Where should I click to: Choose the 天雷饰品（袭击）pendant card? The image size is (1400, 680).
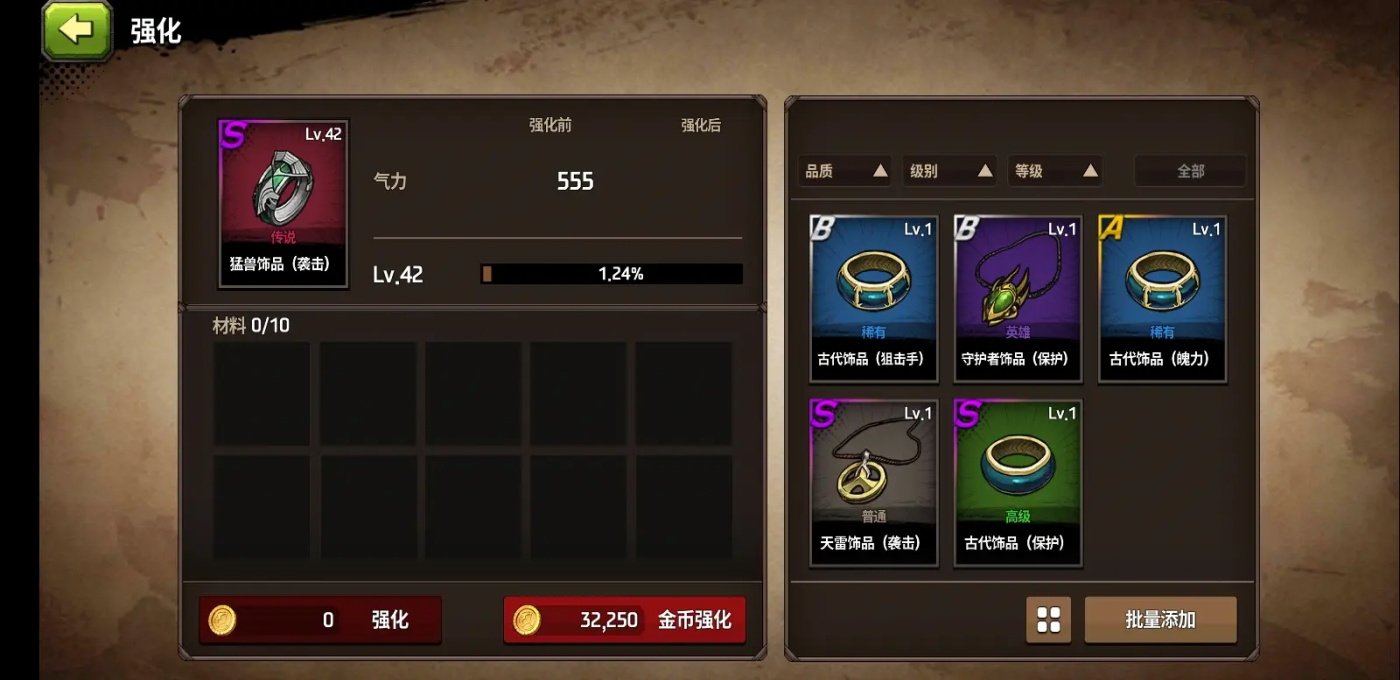coord(873,482)
